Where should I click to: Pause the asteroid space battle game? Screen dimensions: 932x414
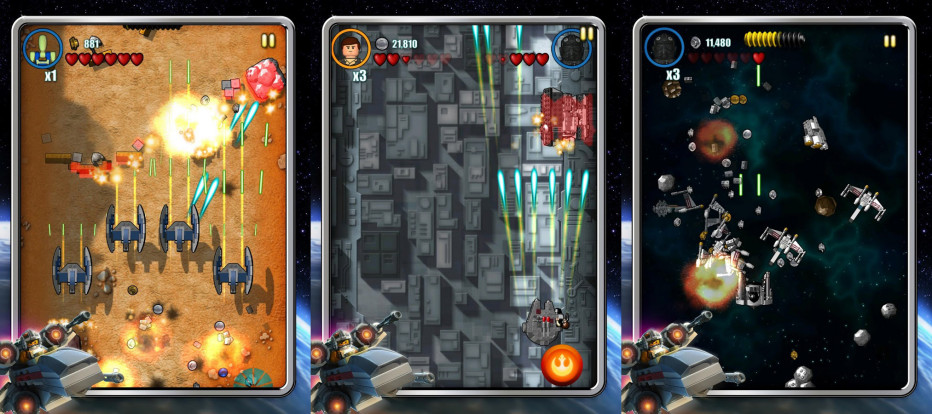[889, 41]
